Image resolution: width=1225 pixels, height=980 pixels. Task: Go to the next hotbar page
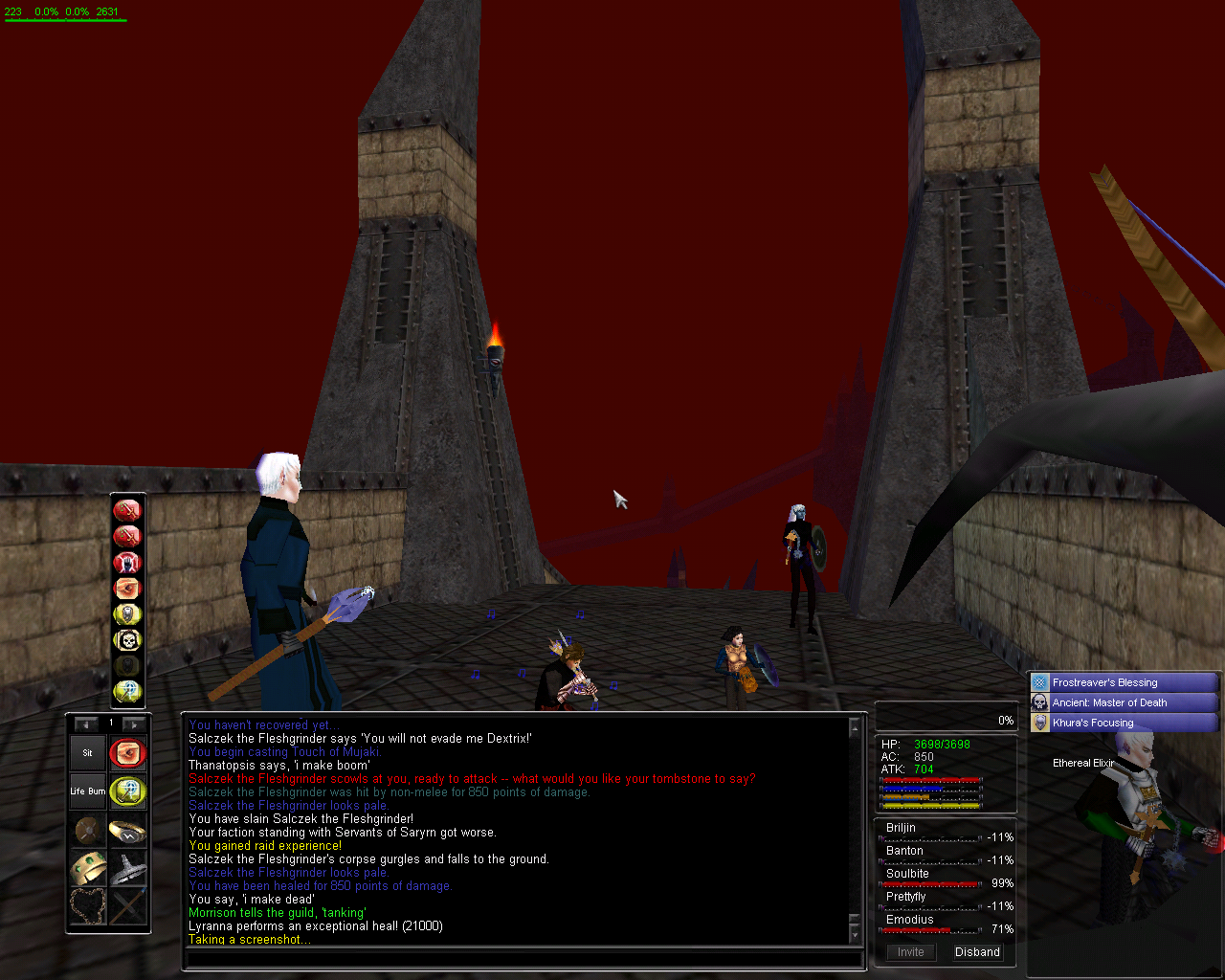coord(134,724)
